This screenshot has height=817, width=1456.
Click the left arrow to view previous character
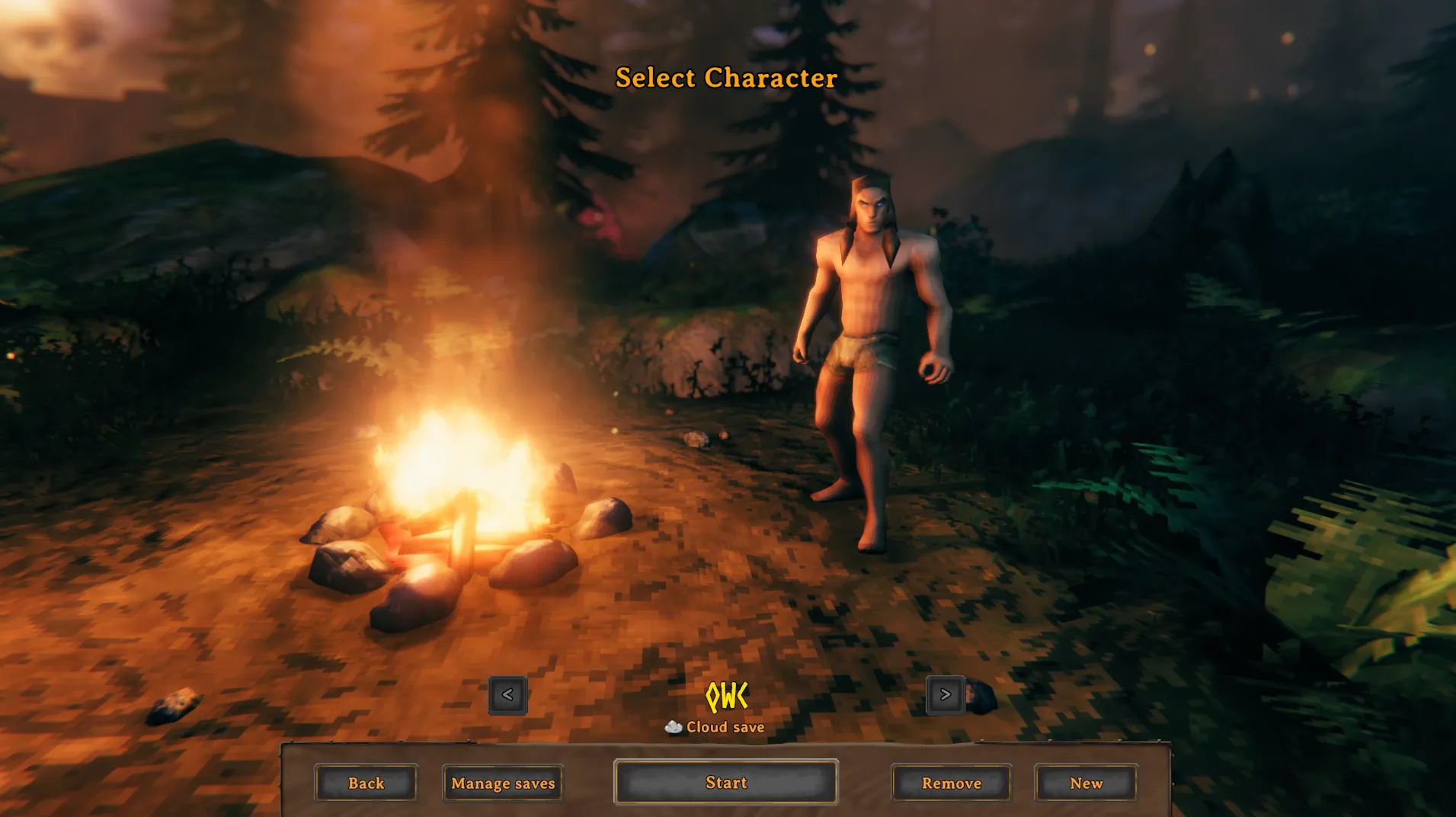pos(507,695)
